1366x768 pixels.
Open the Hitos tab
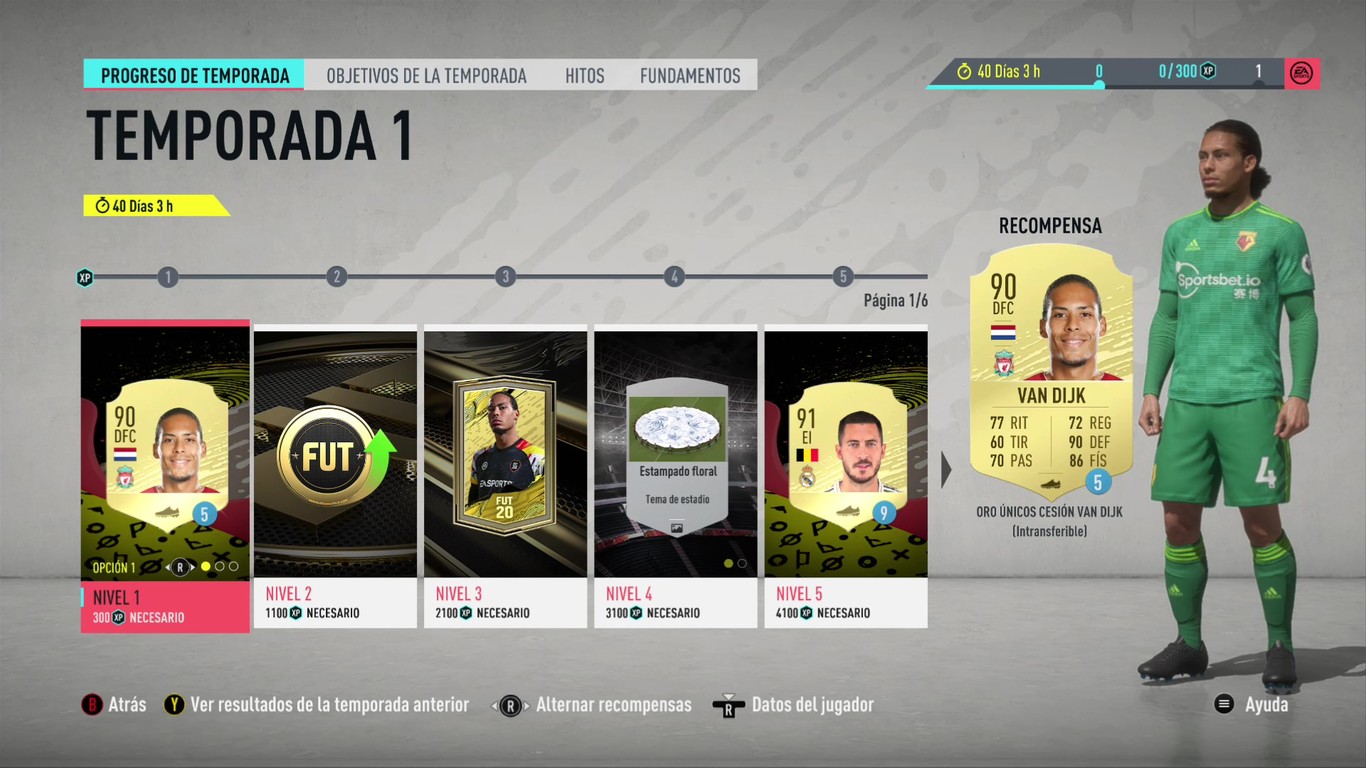(x=585, y=74)
